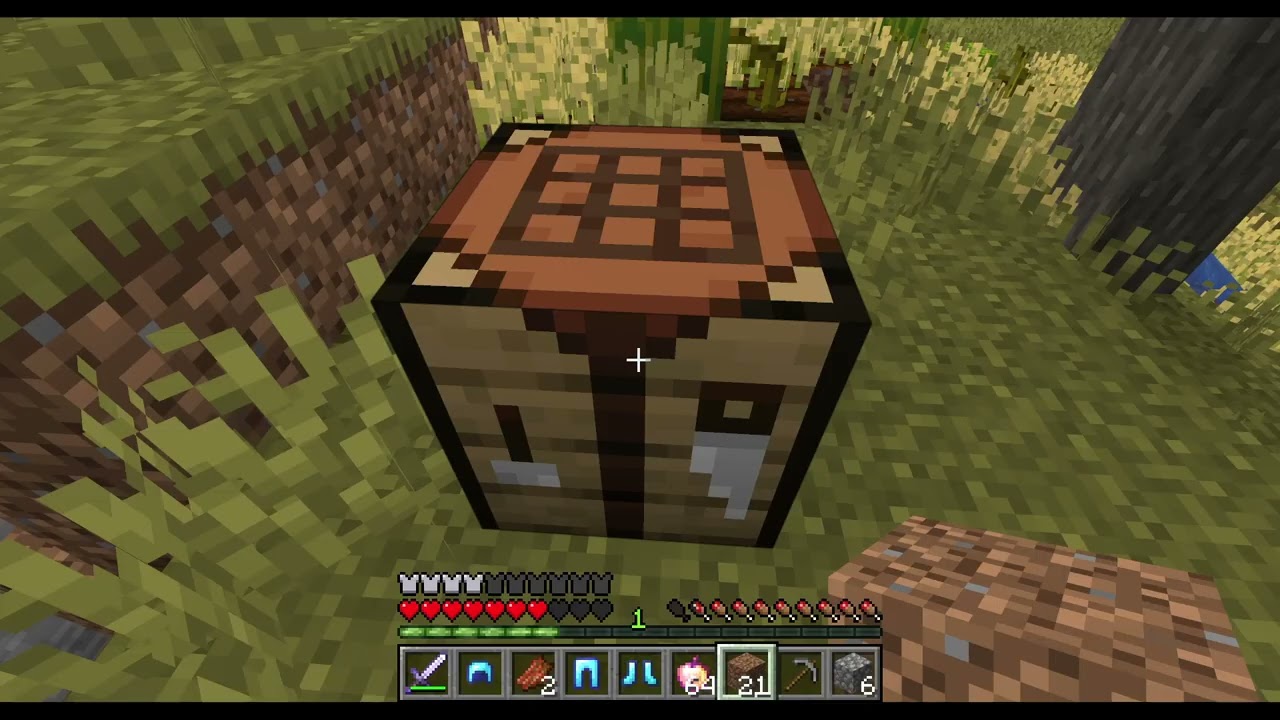This screenshot has width=1280, height=720.
Task: Click the selected dirt block slot
Action: tap(747, 674)
